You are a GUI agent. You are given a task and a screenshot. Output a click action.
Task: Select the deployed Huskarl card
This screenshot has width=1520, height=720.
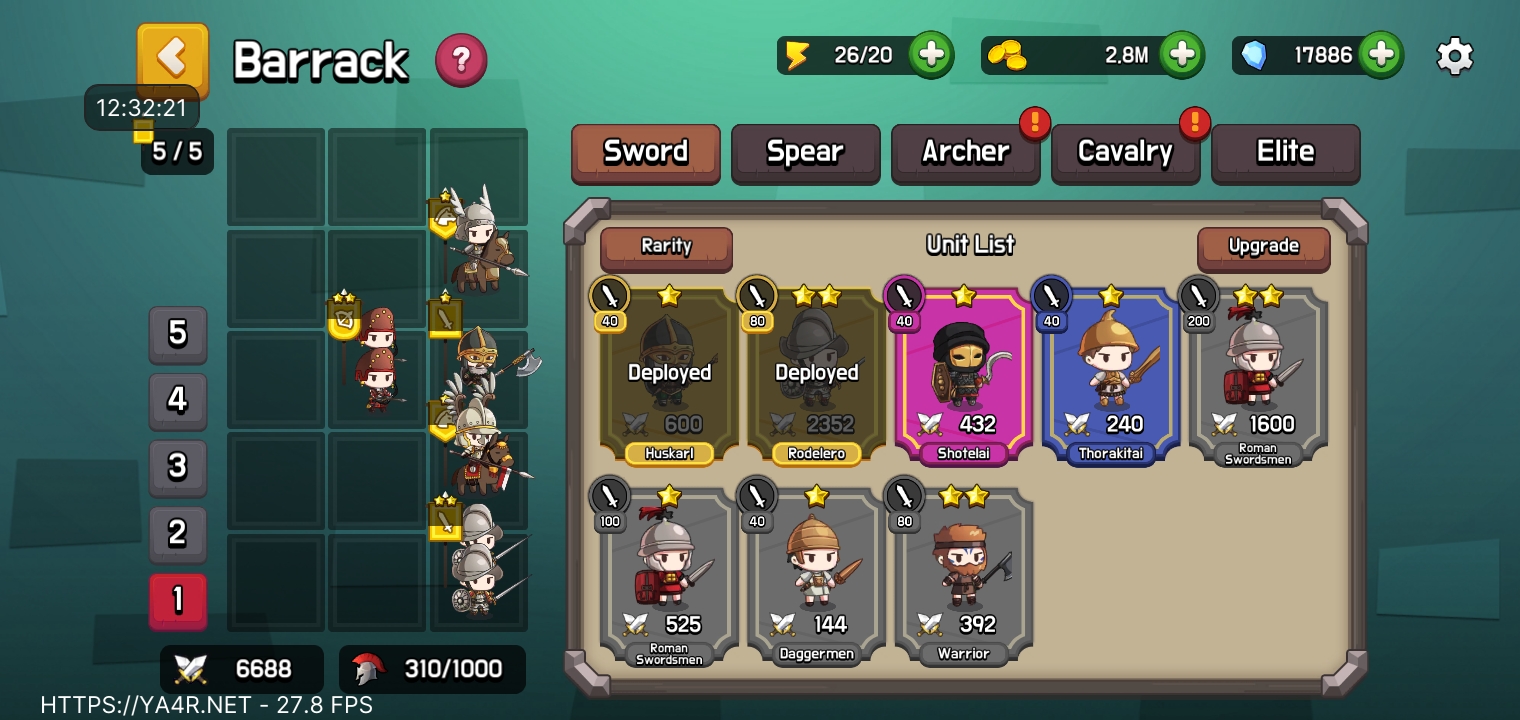(x=668, y=375)
